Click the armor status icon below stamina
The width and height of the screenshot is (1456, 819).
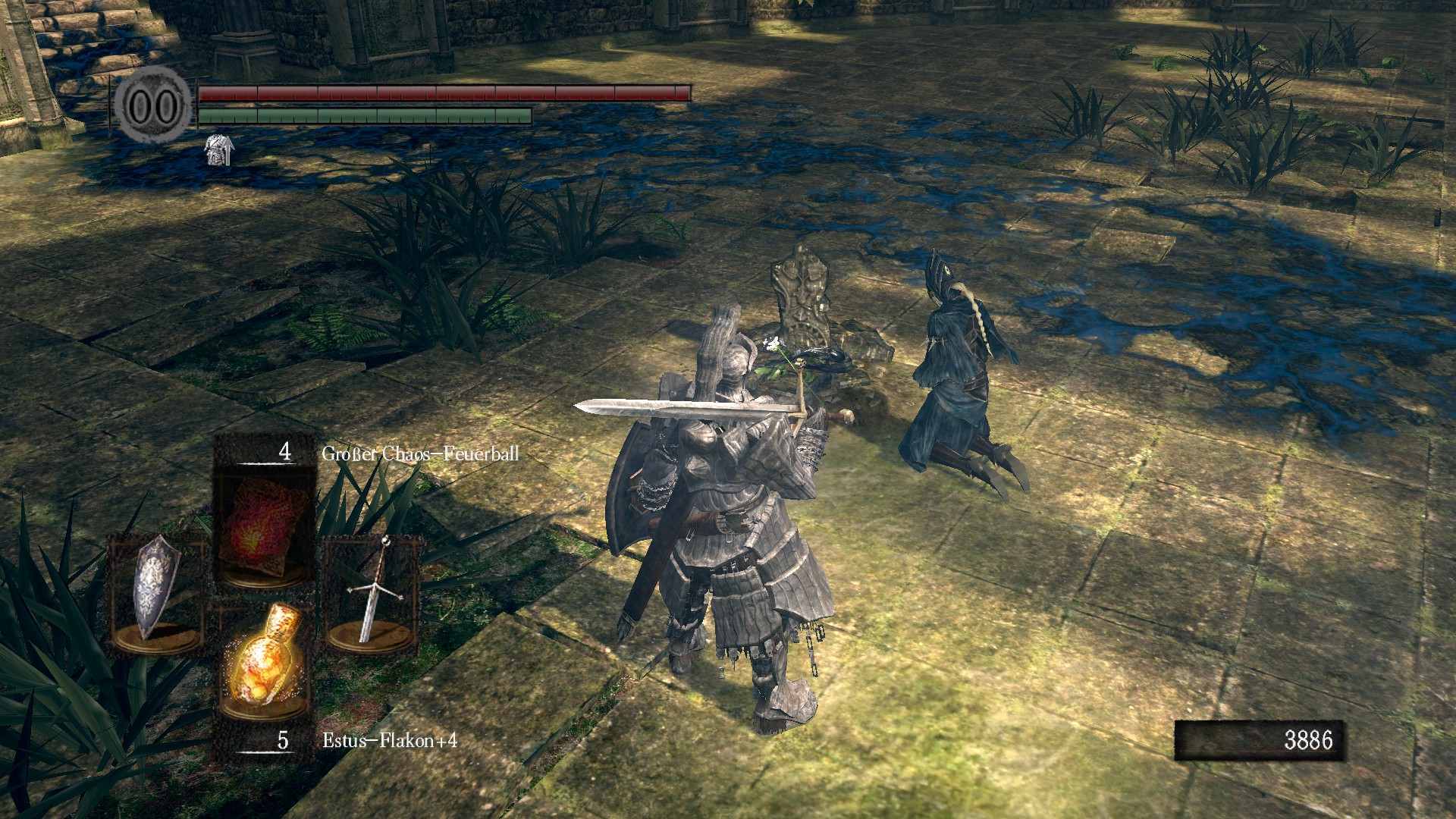pos(219,149)
